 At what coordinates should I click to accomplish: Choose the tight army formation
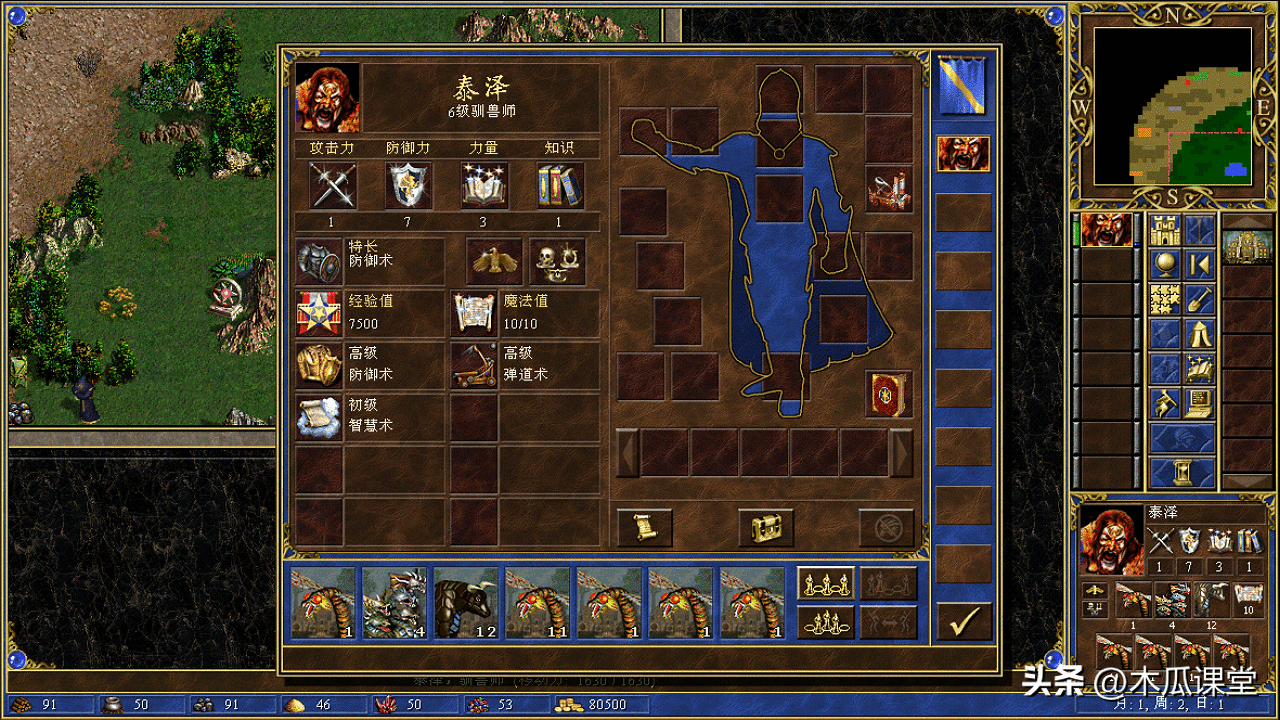click(825, 621)
